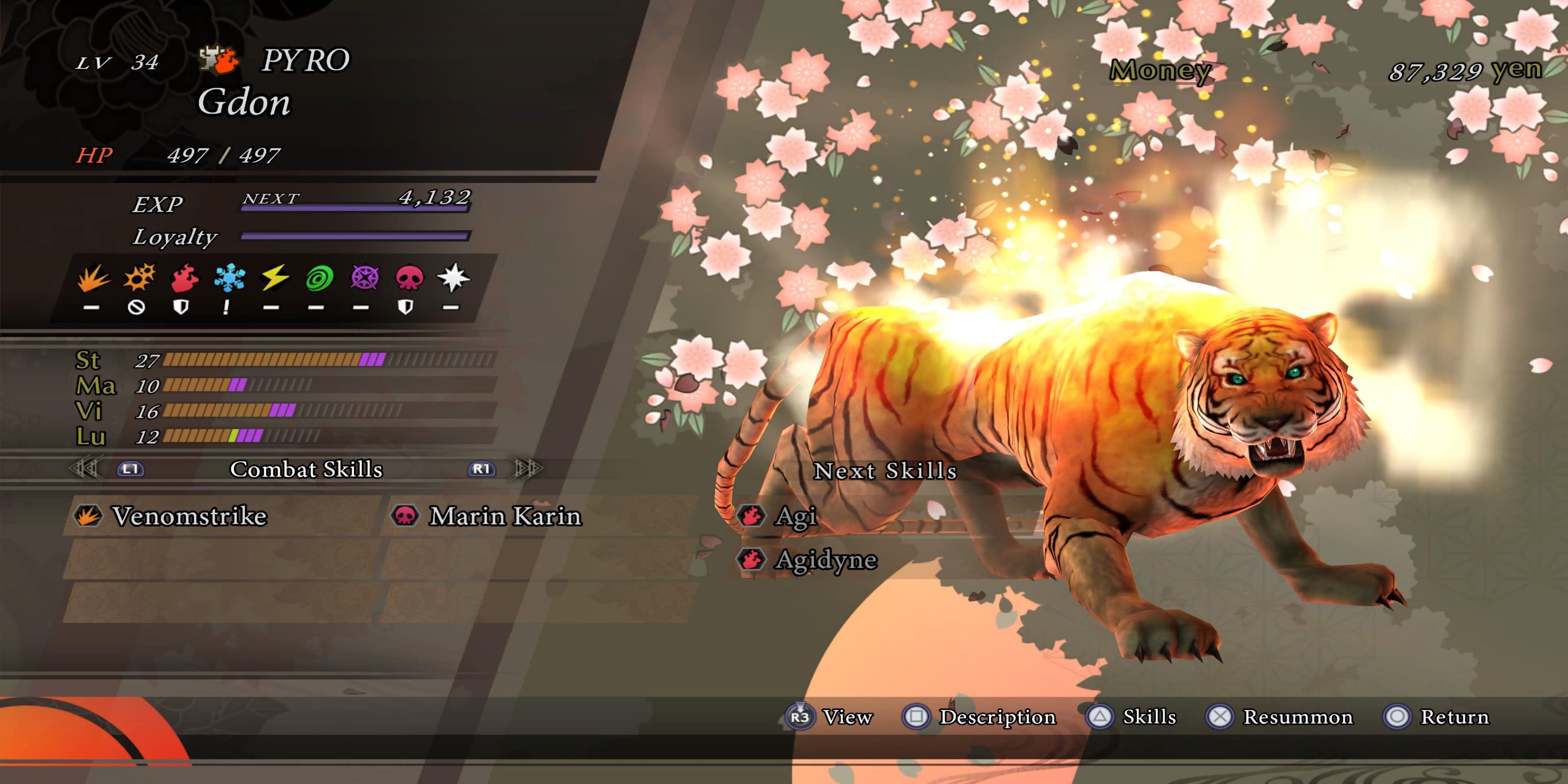Open the demon View option
Viewport: 1568px width, 784px height.
[x=847, y=717]
